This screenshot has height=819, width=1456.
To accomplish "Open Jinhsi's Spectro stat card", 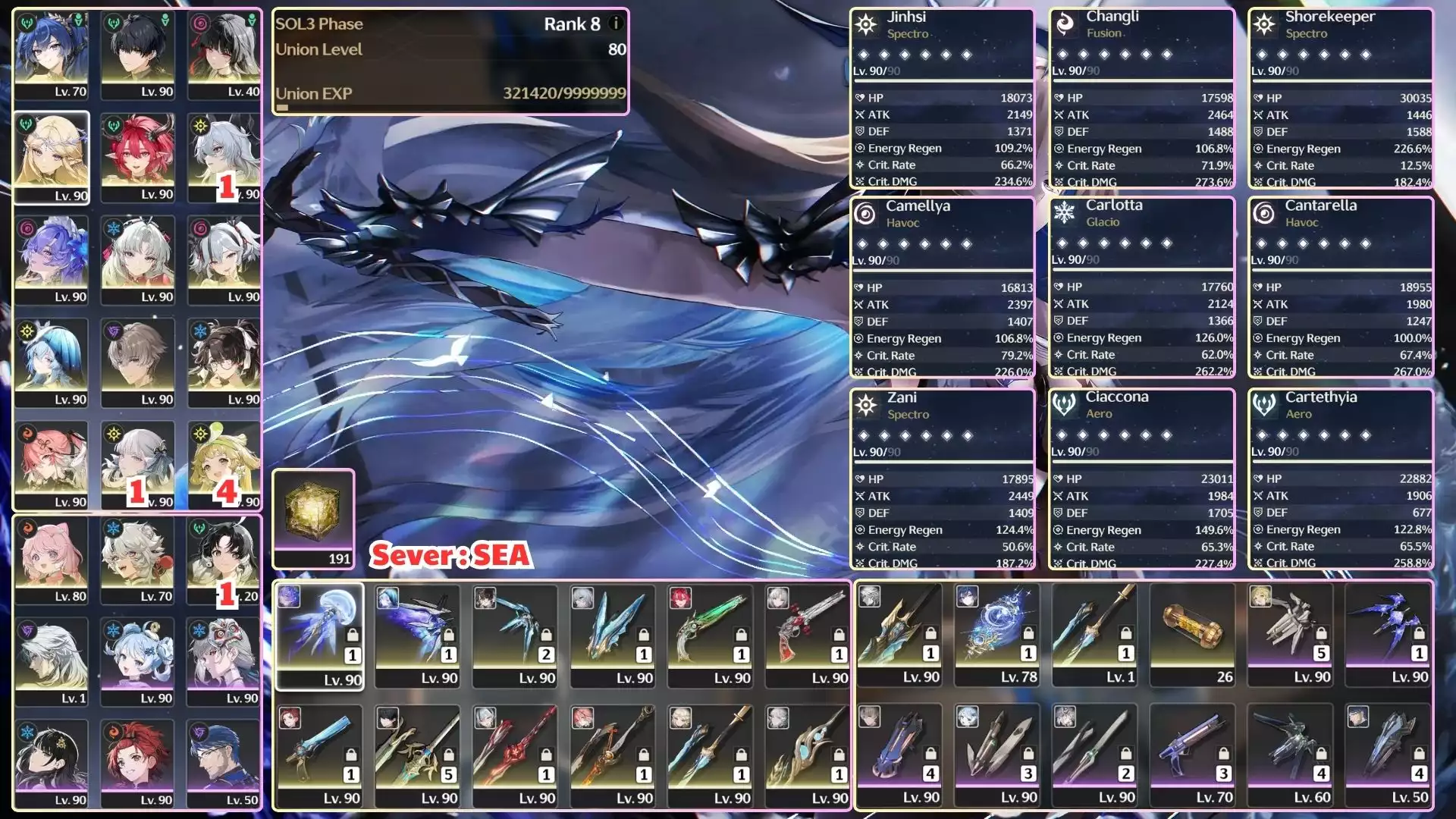I will tap(942, 99).
